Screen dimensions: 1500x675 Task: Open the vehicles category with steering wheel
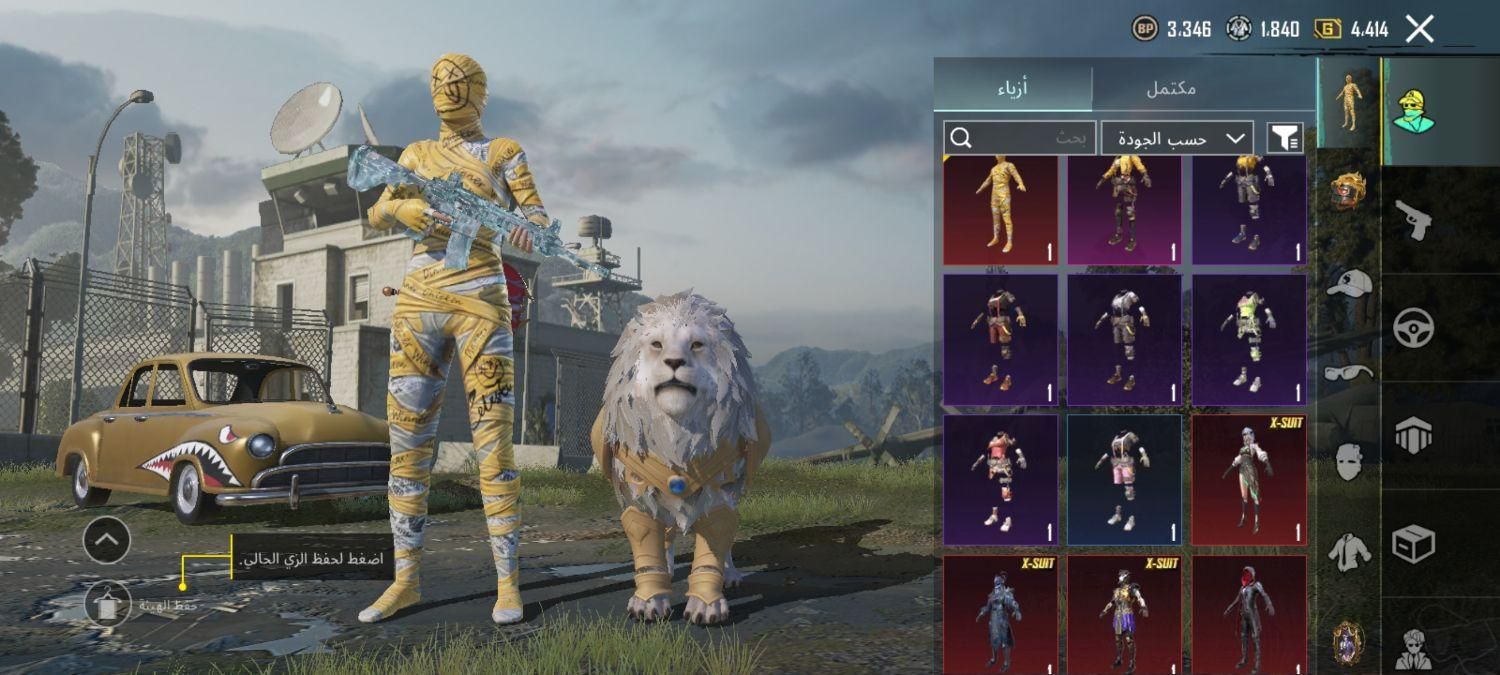(x=1414, y=327)
